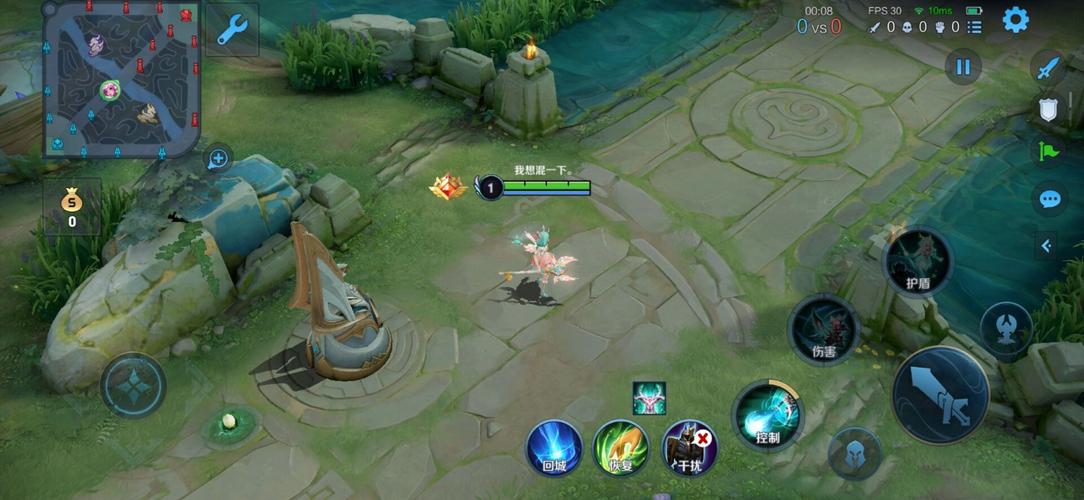Open the scoreboard list icon
This screenshot has width=1084, height=500.
974,27
